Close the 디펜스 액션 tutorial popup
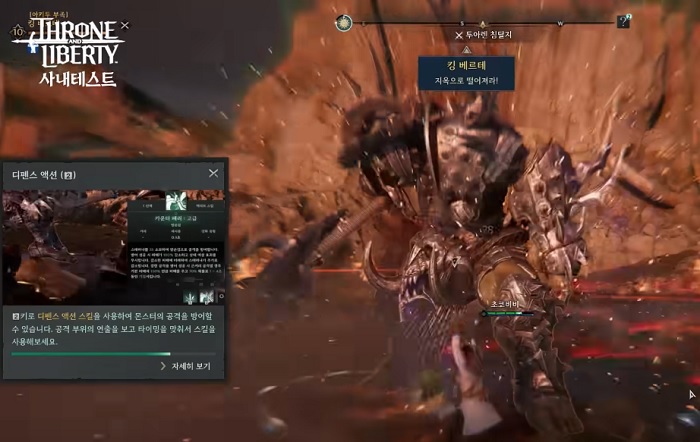 pyautogui.click(x=213, y=173)
